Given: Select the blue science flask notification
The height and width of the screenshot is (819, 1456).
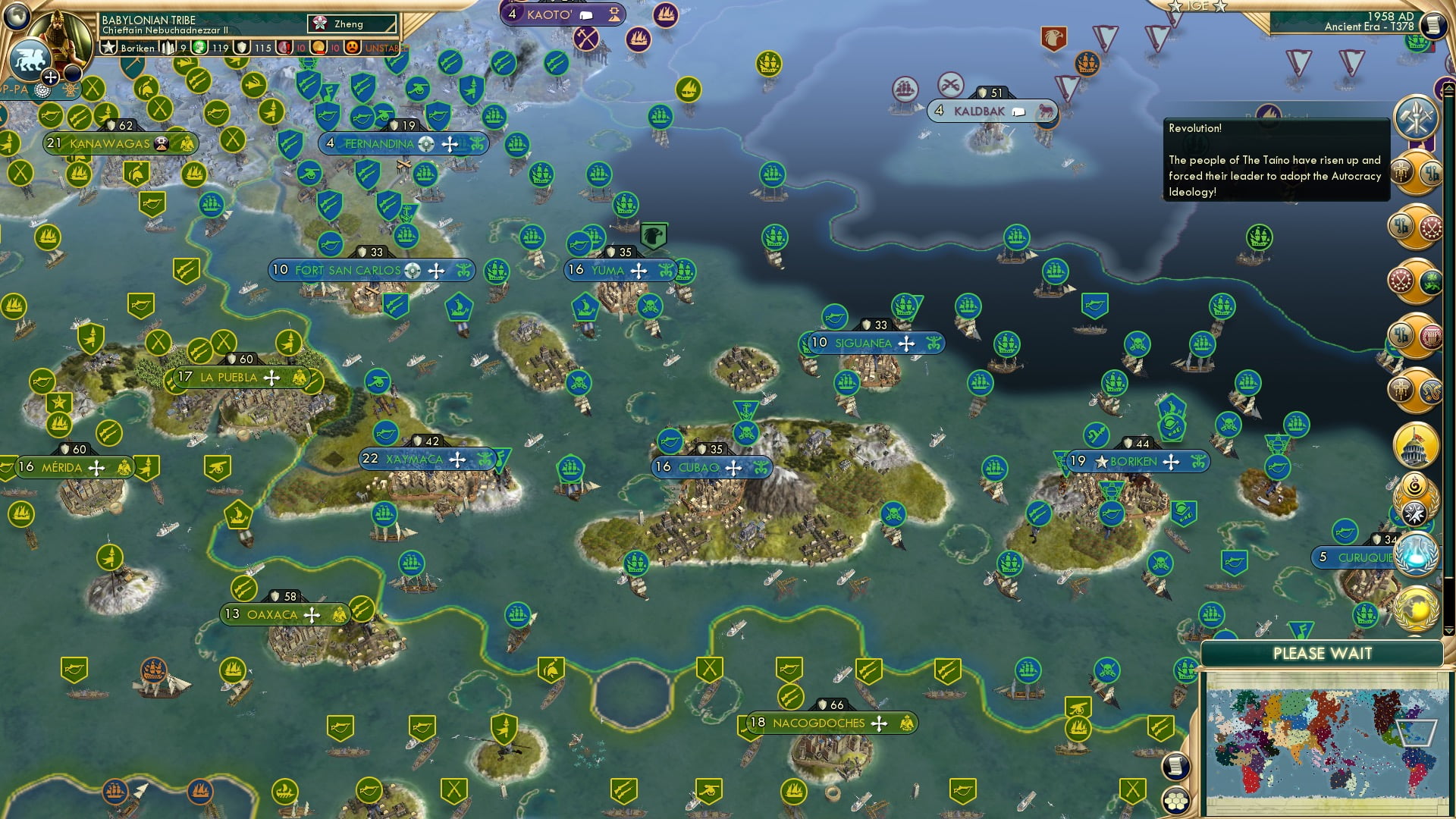Looking at the screenshot, I should click(1415, 554).
